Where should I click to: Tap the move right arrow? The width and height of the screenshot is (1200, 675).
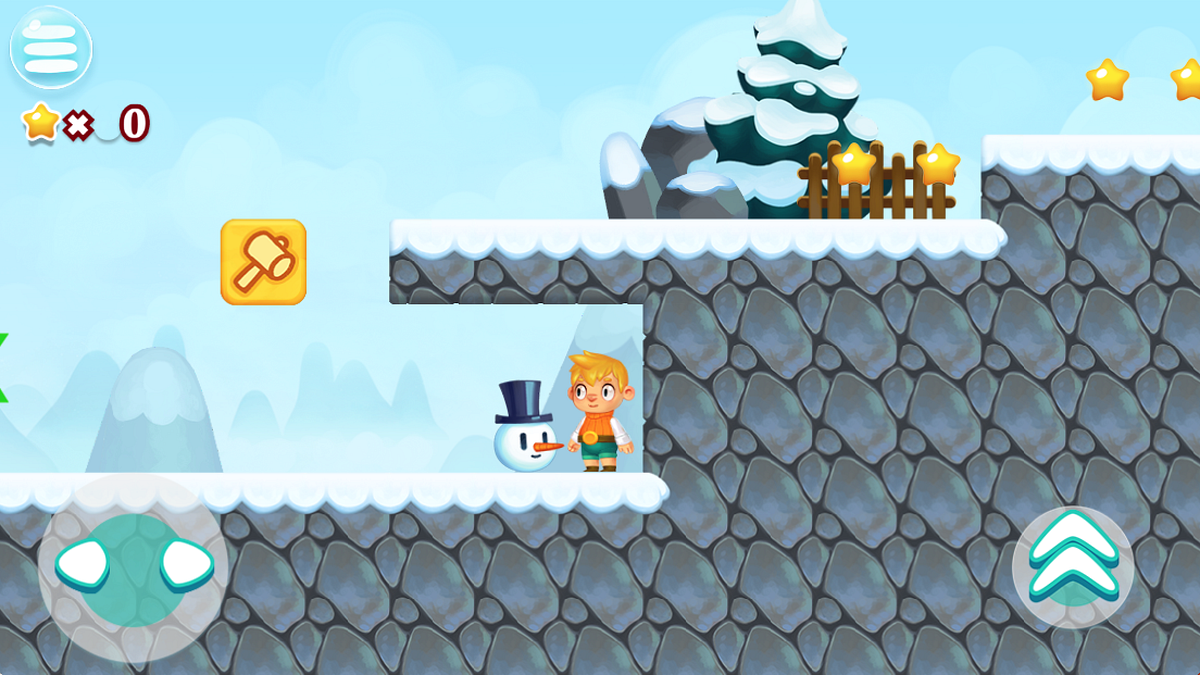click(x=186, y=564)
